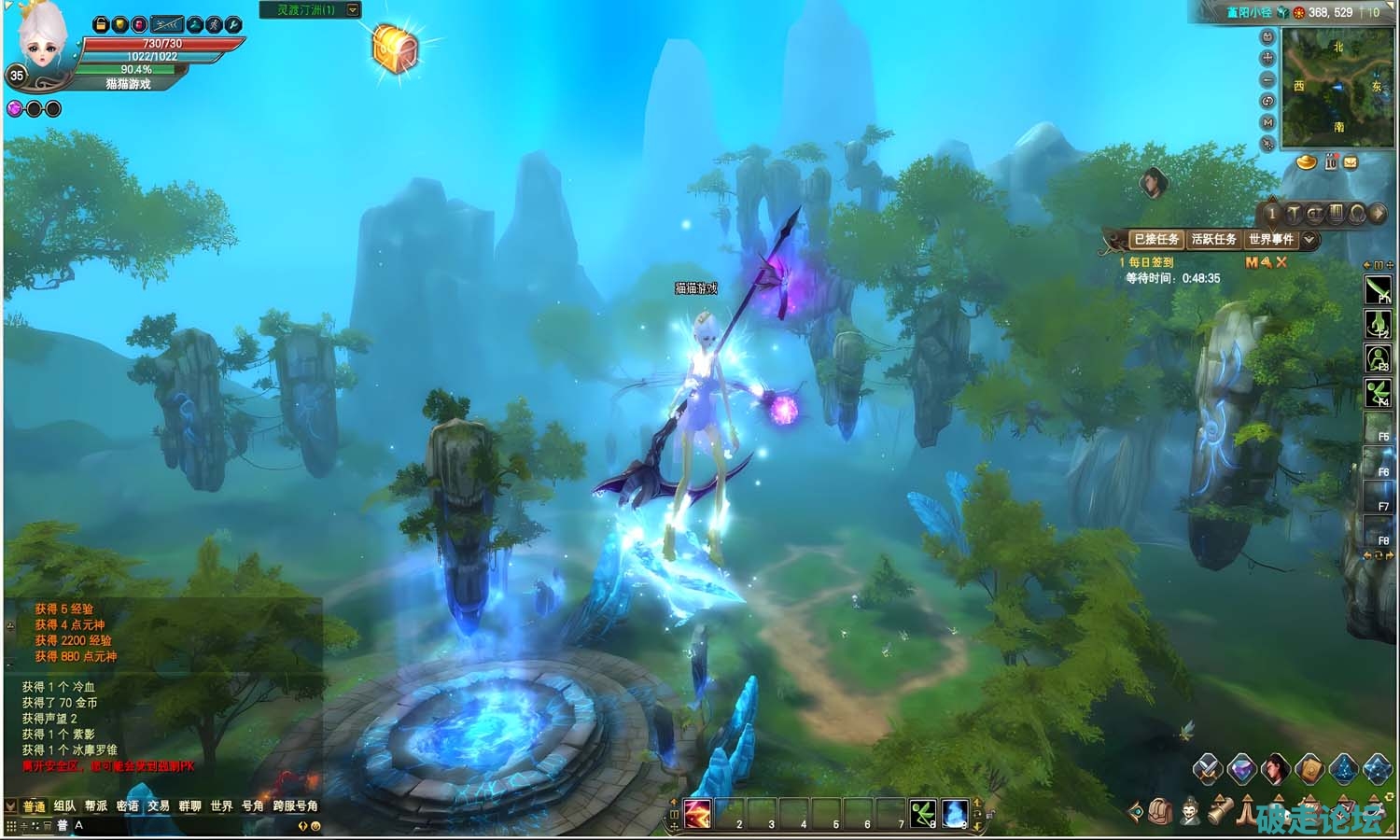This screenshot has width=1400, height=840.
Task: Click the minimap's minus zoom button
Action: coord(1267,79)
